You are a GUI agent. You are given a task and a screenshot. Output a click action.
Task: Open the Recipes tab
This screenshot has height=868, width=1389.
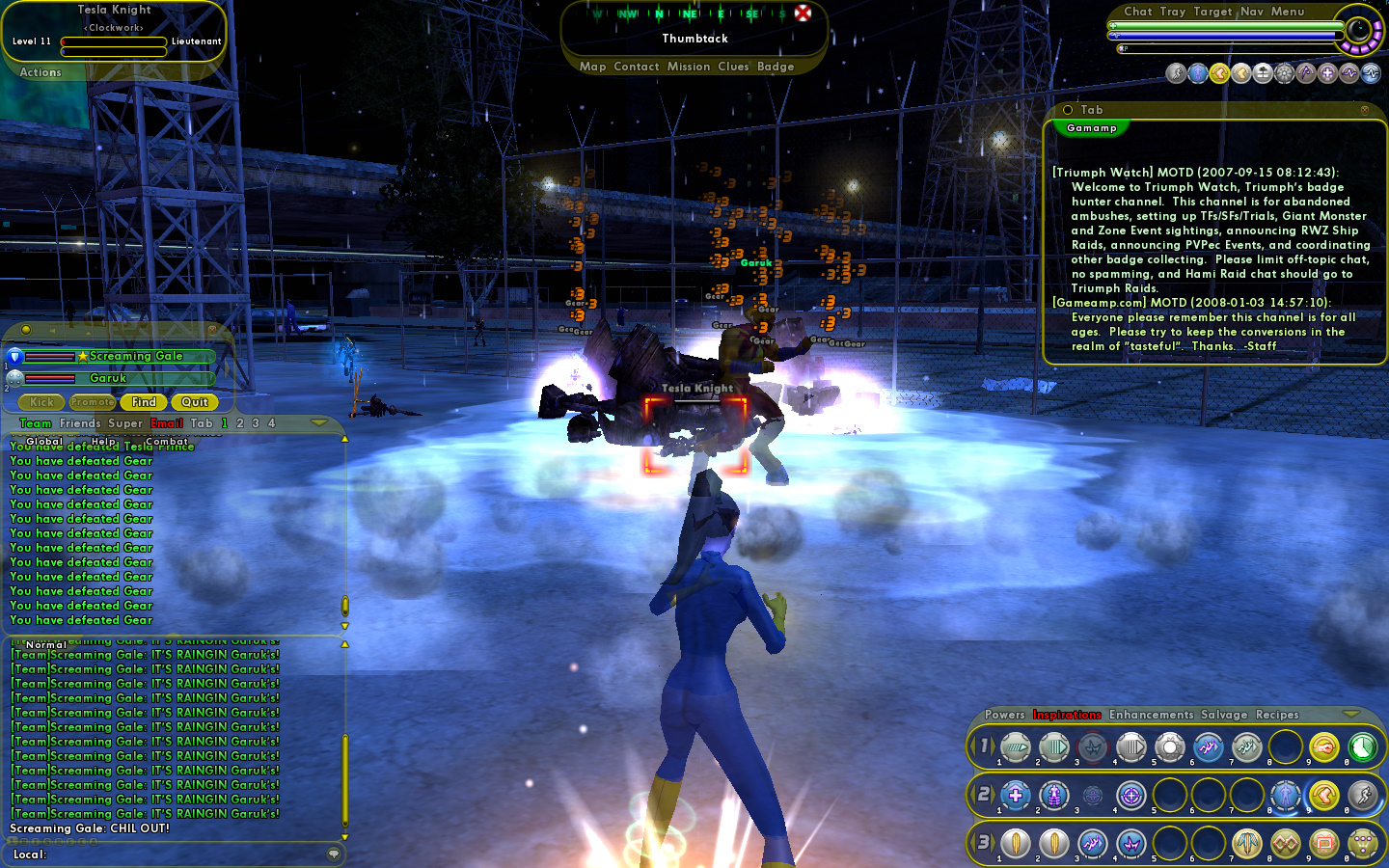click(1277, 715)
